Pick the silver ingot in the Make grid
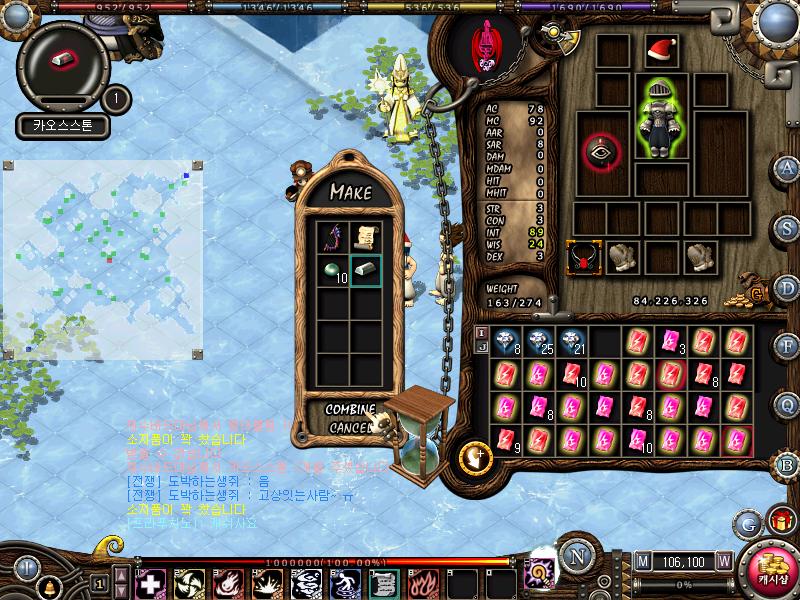The height and width of the screenshot is (600, 800). pos(364,271)
